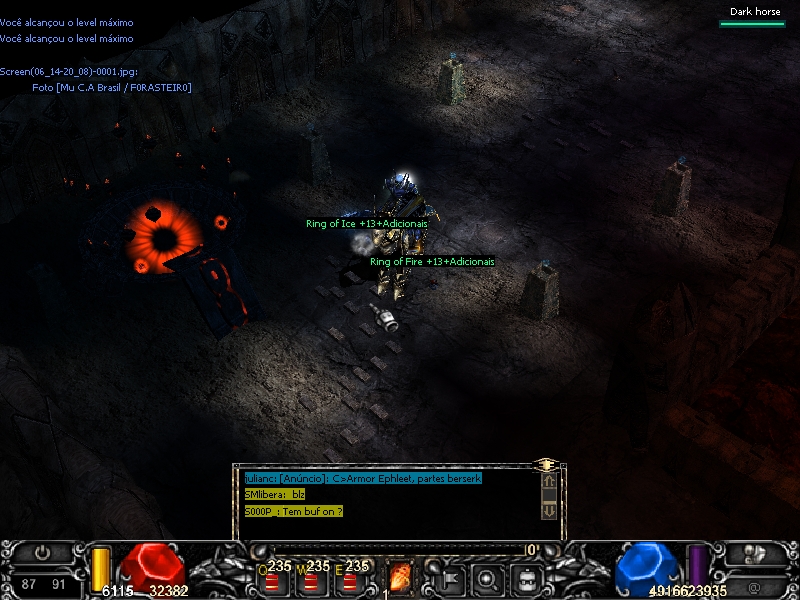Viewport: 800px width, 600px height.
Task: Select the active fire skill icon
Action: (400, 576)
